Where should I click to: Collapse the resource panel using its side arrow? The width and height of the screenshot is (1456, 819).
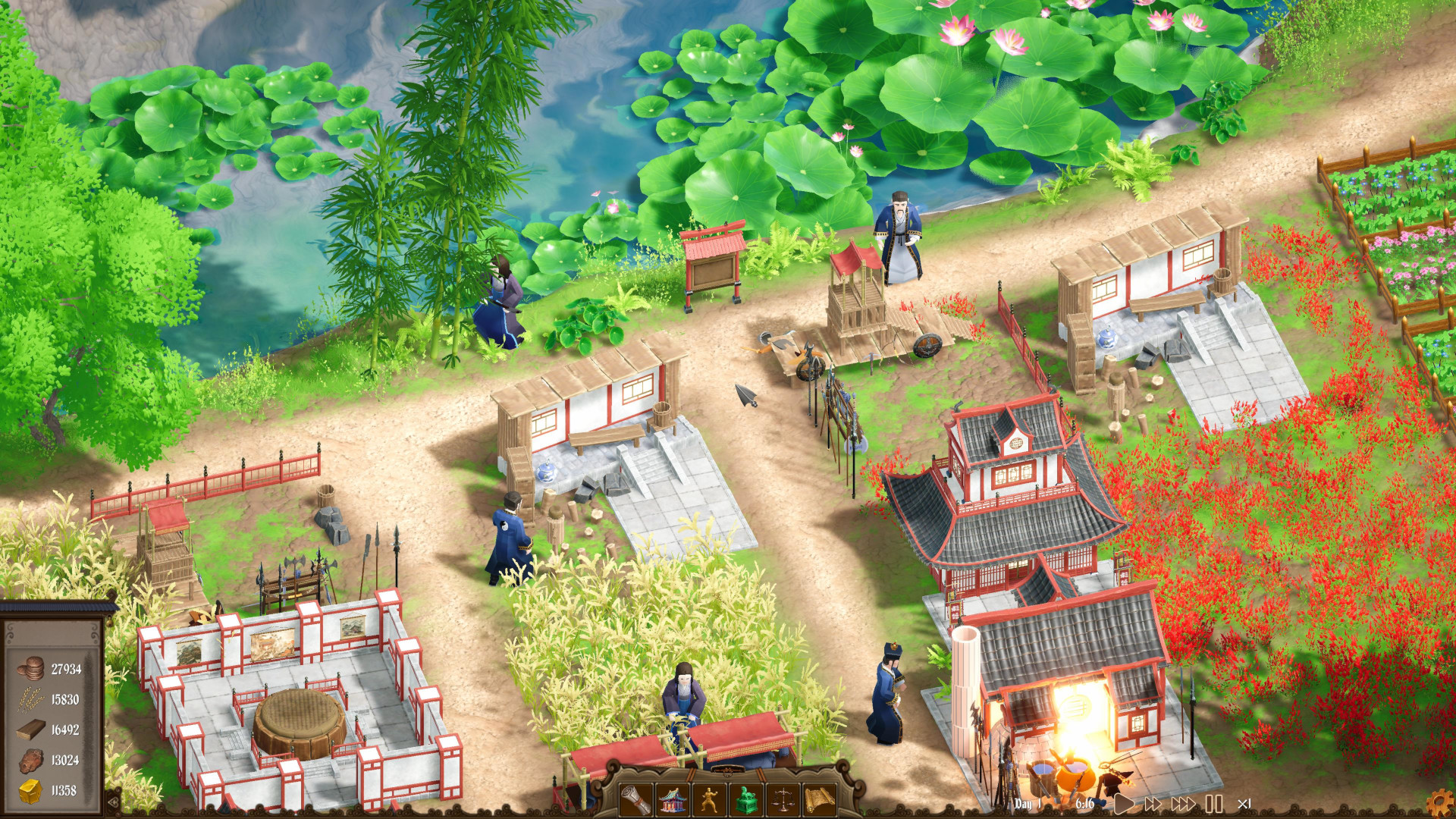coord(112,801)
